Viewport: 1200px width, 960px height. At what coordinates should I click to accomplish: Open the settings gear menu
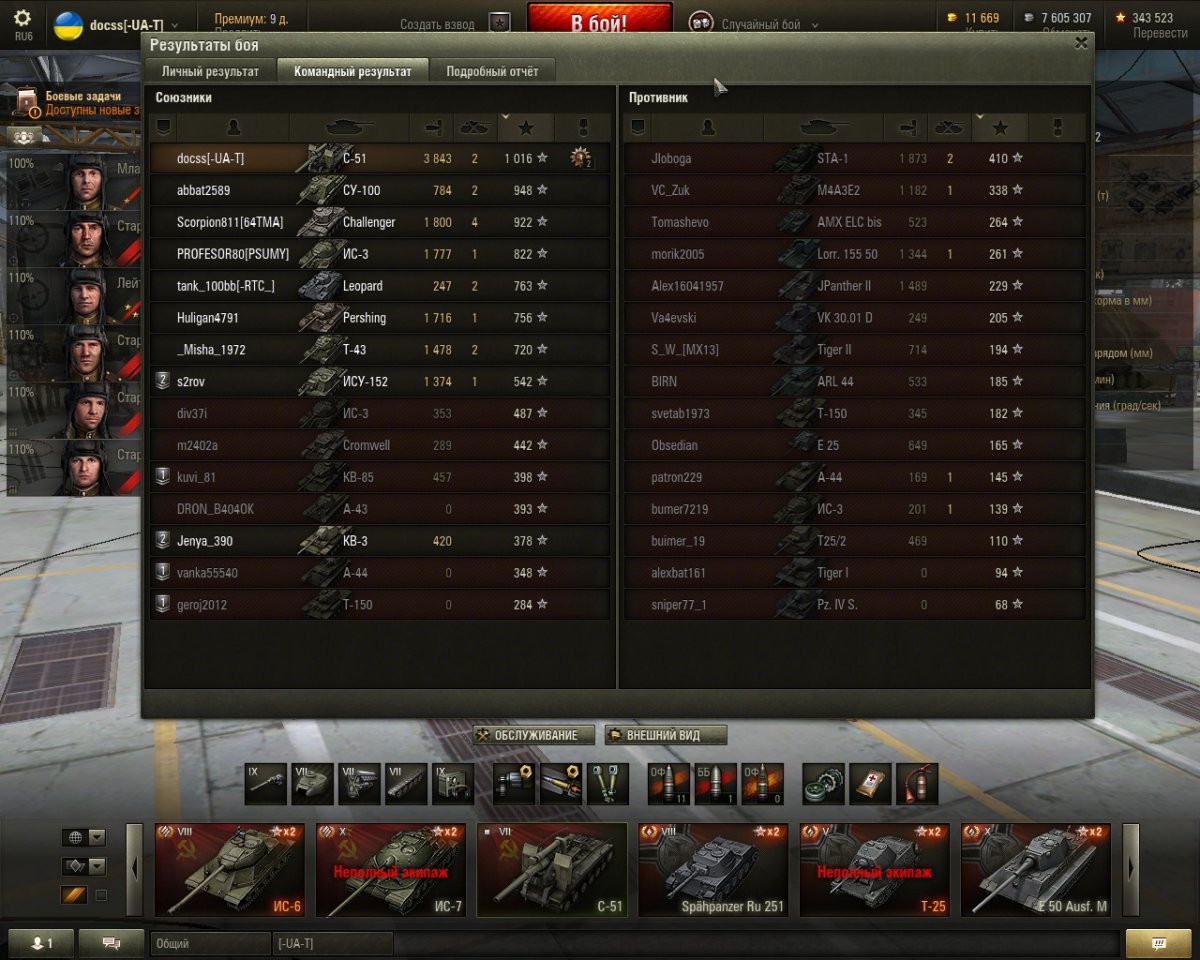pyautogui.click(x=22, y=18)
